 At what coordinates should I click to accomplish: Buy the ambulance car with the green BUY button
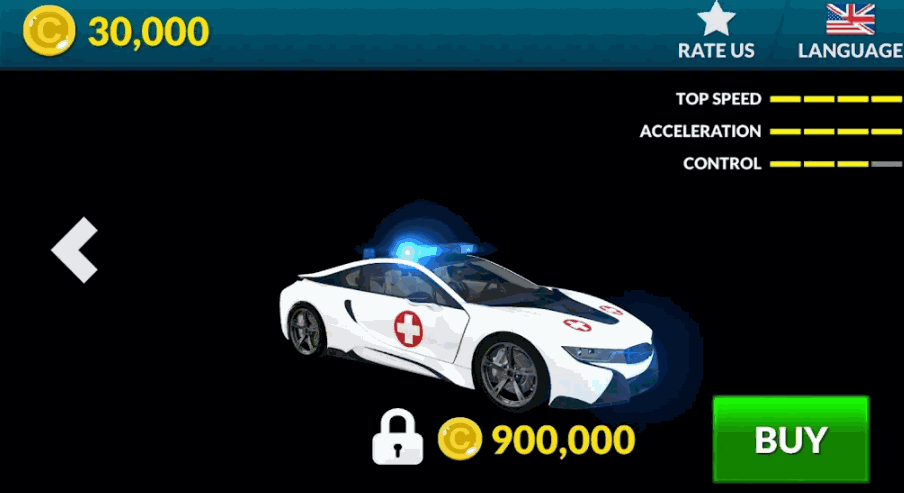790,439
